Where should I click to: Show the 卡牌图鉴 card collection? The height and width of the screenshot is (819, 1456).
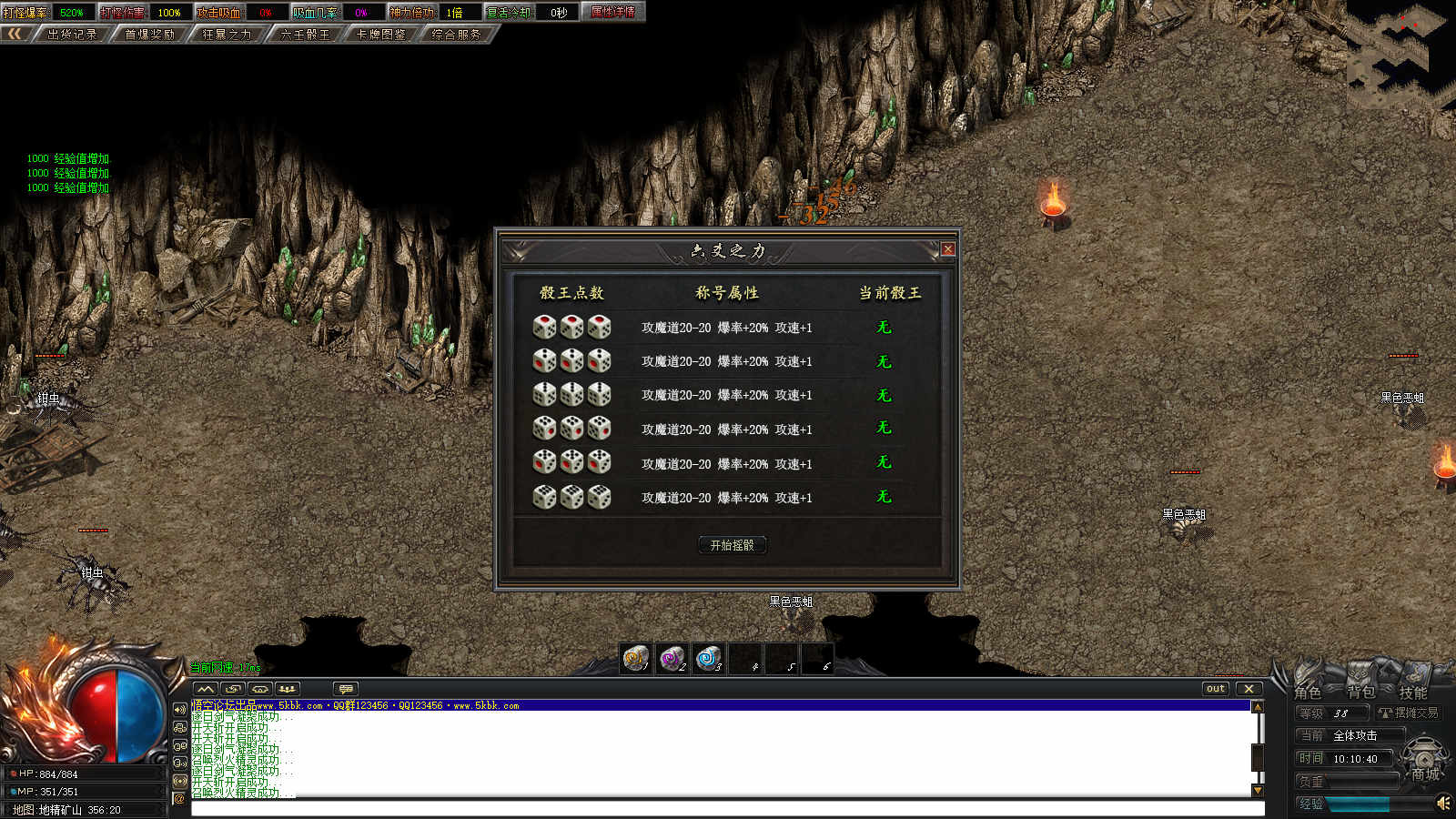click(x=381, y=35)
